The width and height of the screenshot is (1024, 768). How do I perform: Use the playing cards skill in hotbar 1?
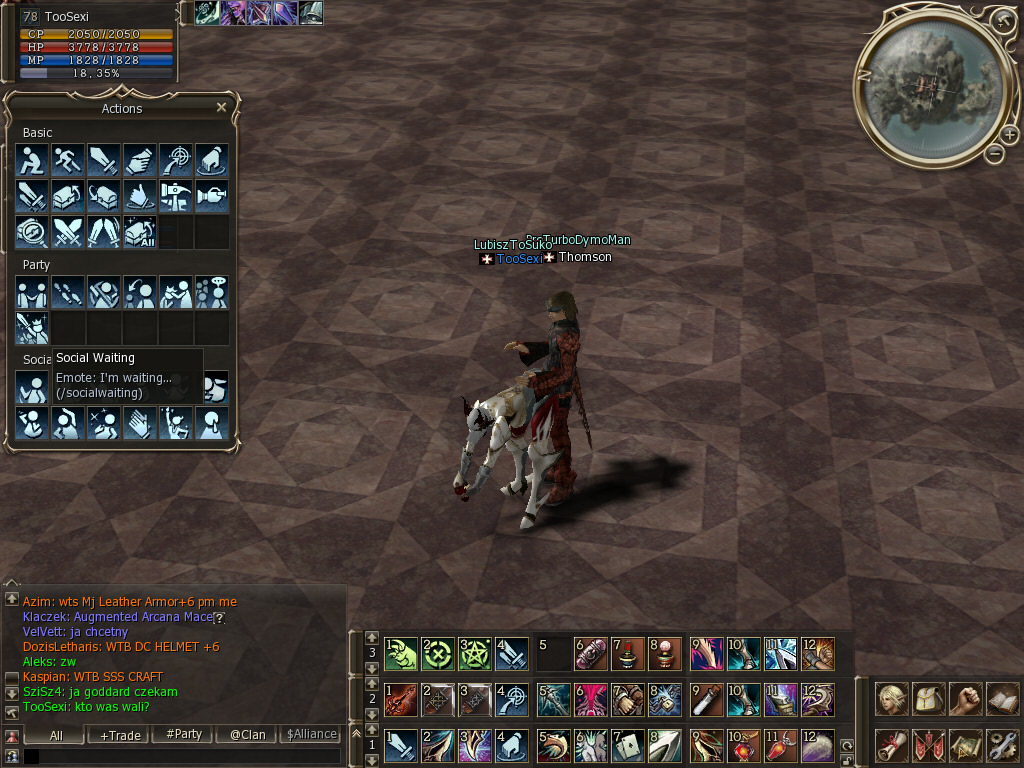[627, 745]
